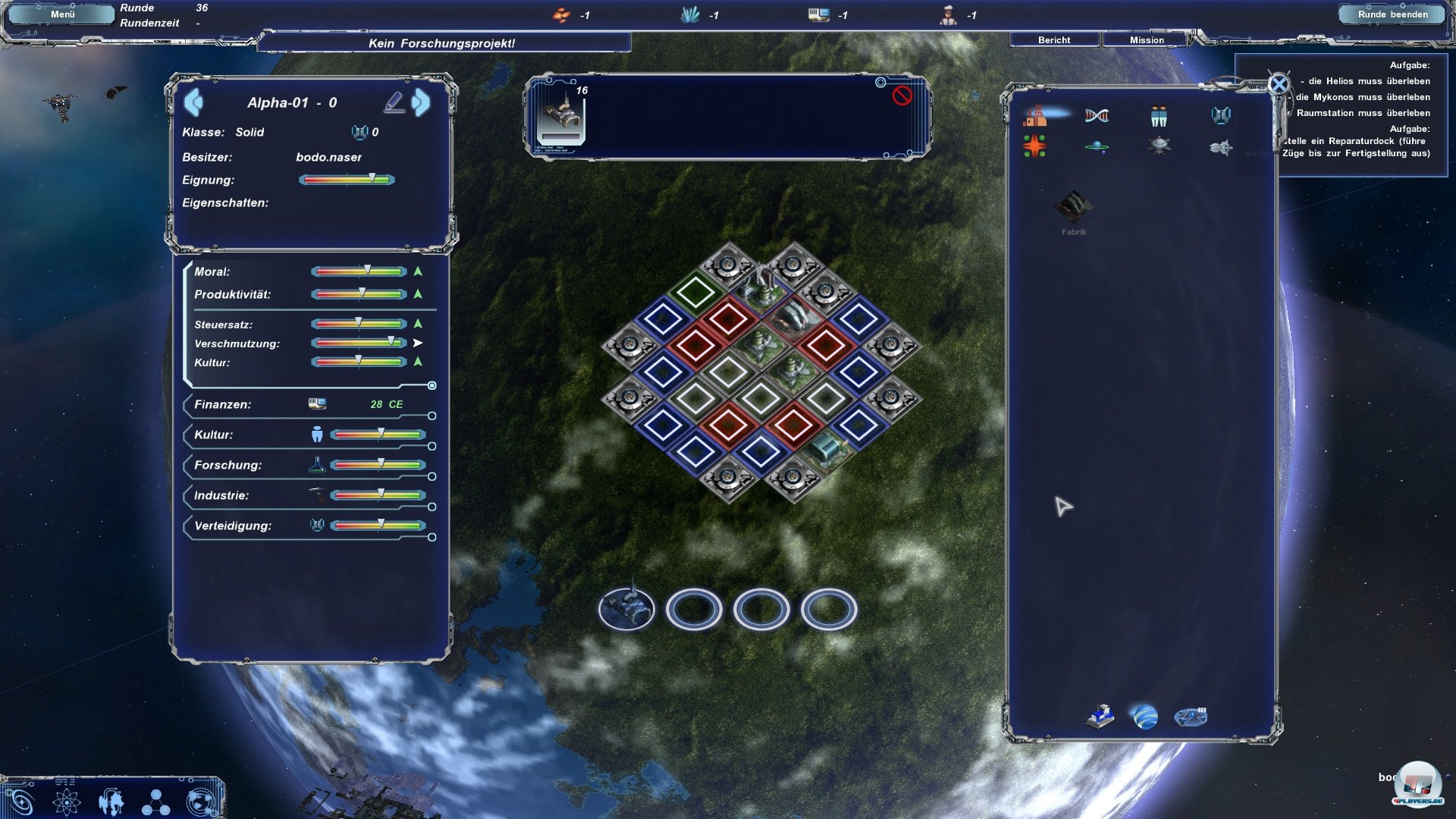Cancel the build queue with red prohibition icon
The width and height of the screenshot is (1456, 819).
coord(902,96)
